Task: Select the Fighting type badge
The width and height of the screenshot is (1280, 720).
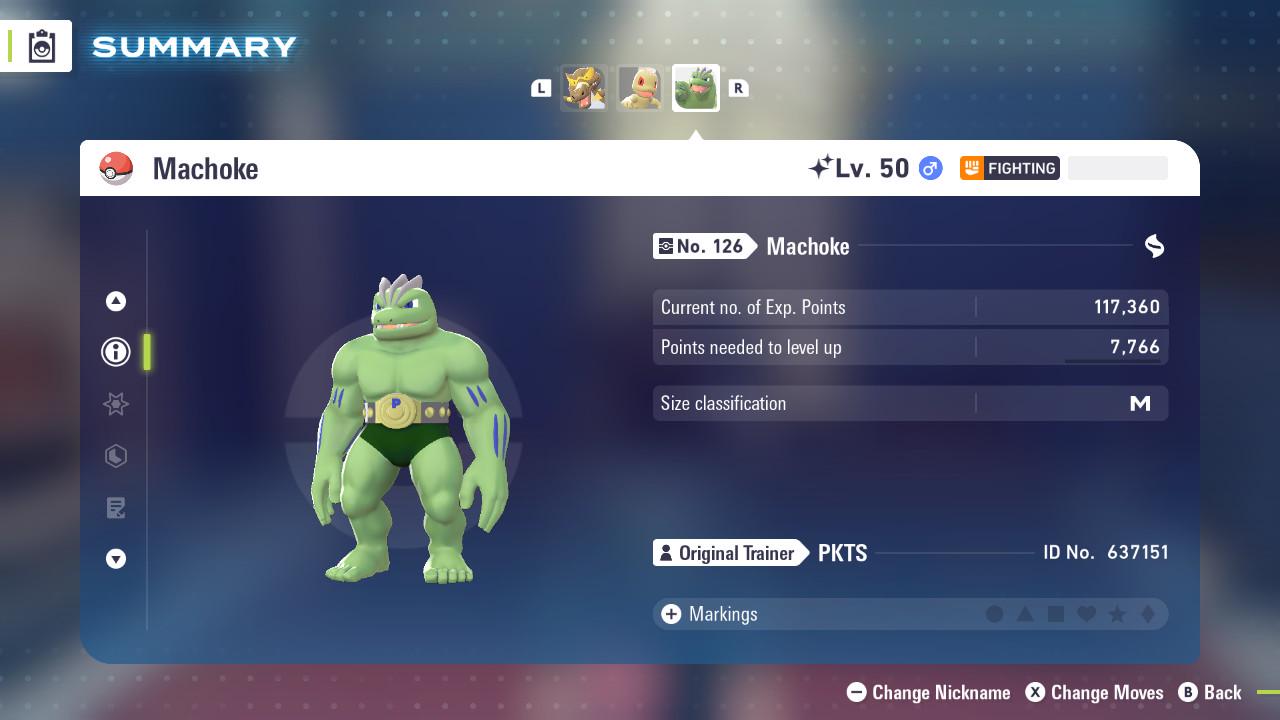Action: pyautogui.click(x=1010, y=168)
